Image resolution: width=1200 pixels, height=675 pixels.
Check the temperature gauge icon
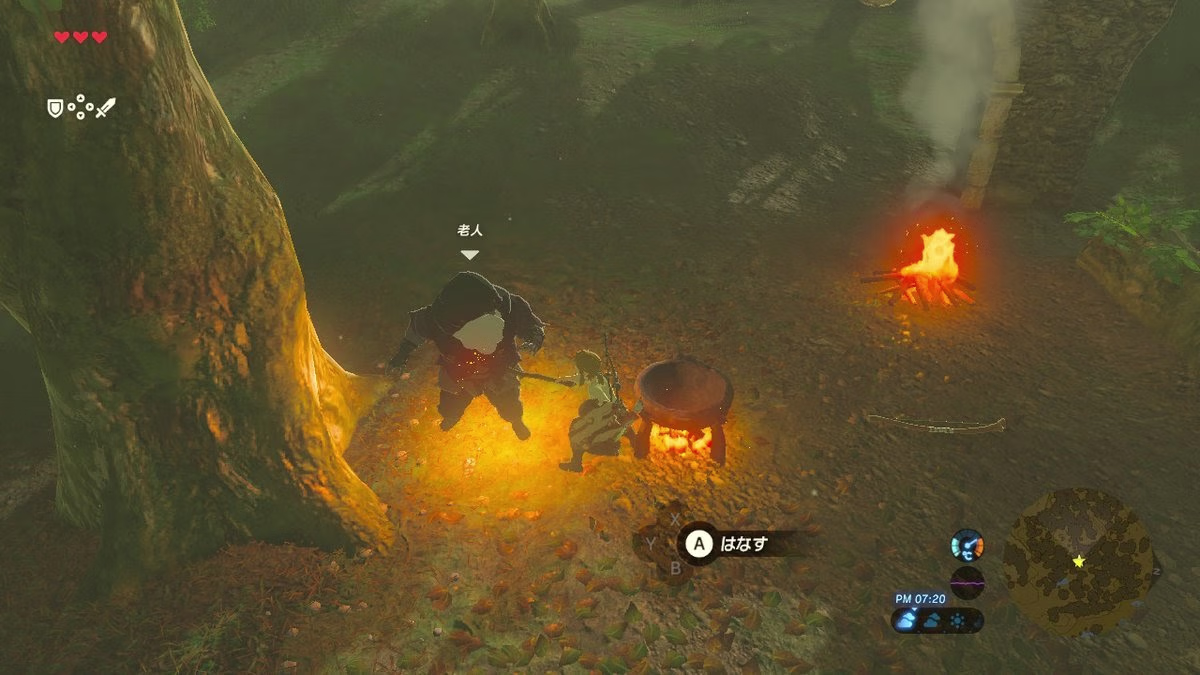[967, 545]
